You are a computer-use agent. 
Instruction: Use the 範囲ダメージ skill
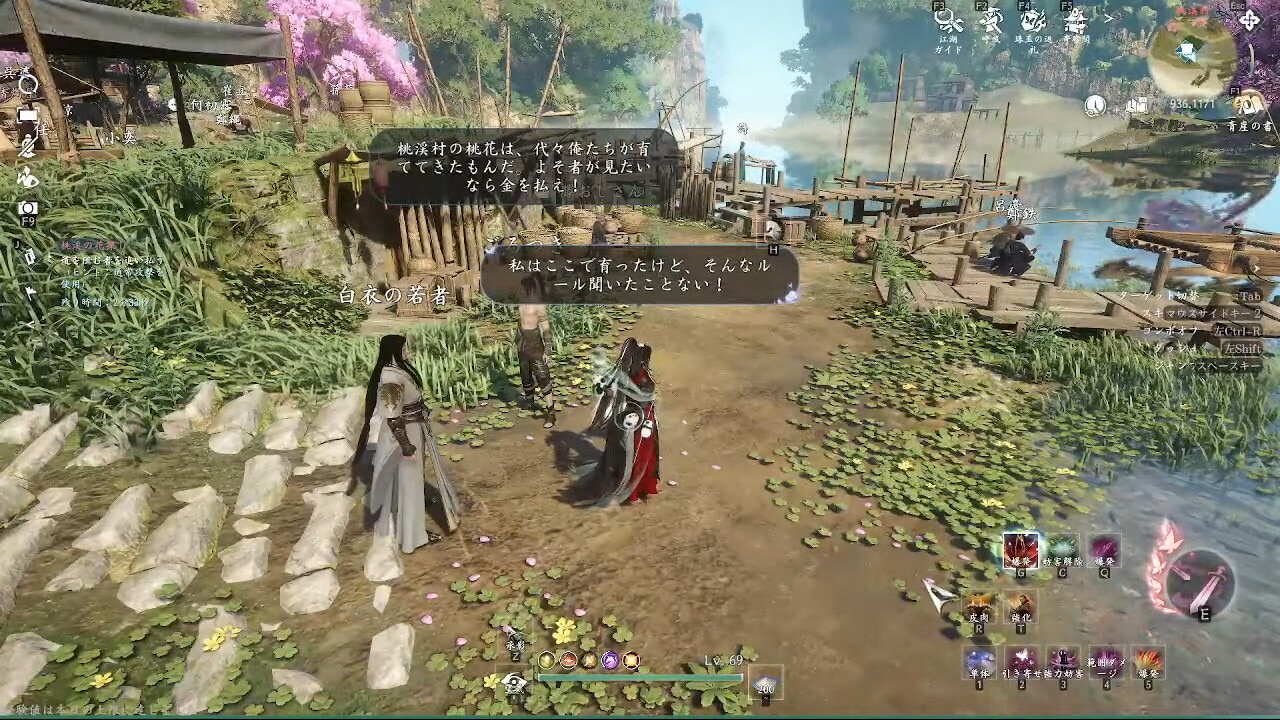pyautogui.click(x=1105, y=662)
